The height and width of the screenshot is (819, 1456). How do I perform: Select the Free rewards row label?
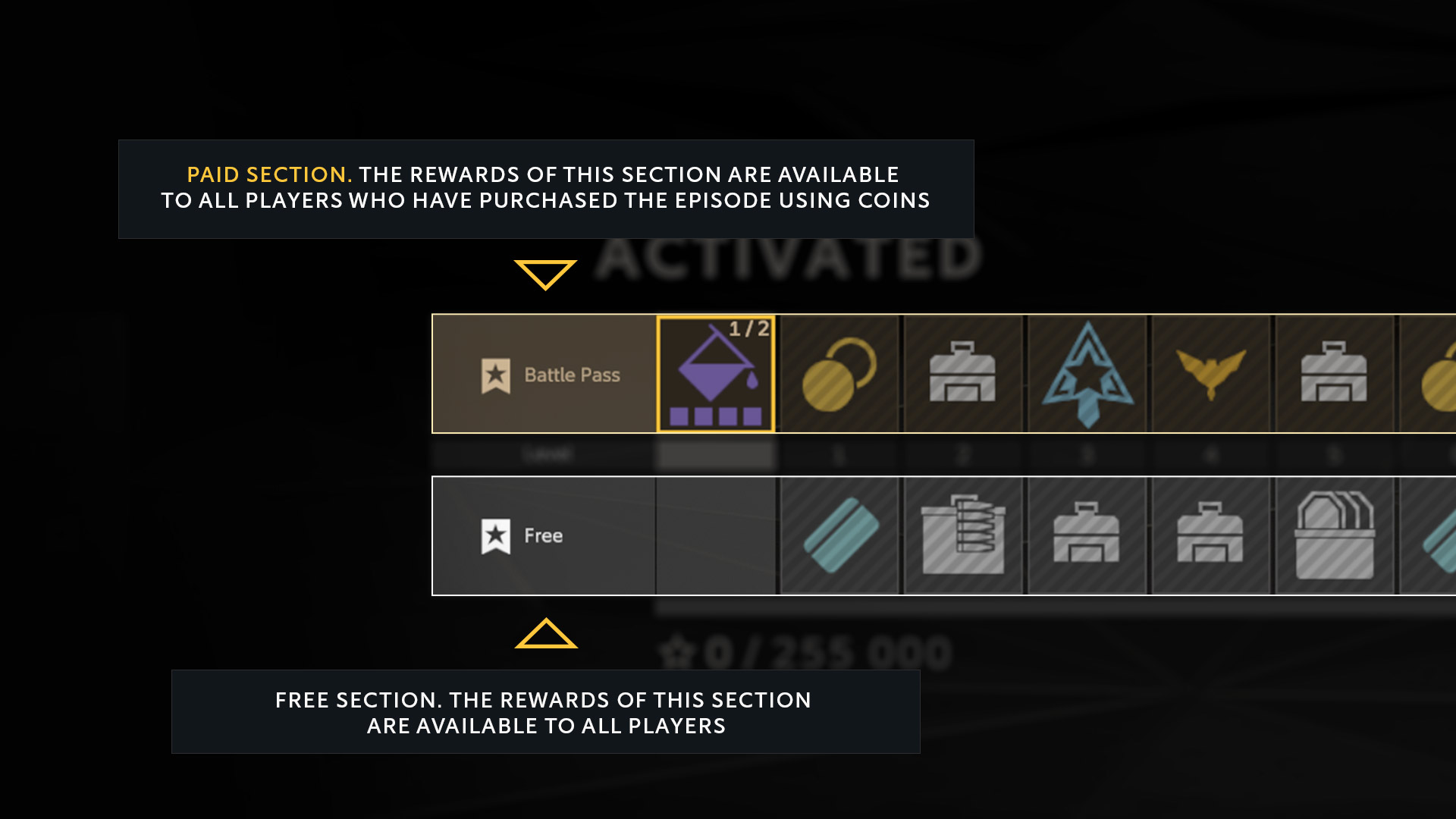tap(544, 536)
